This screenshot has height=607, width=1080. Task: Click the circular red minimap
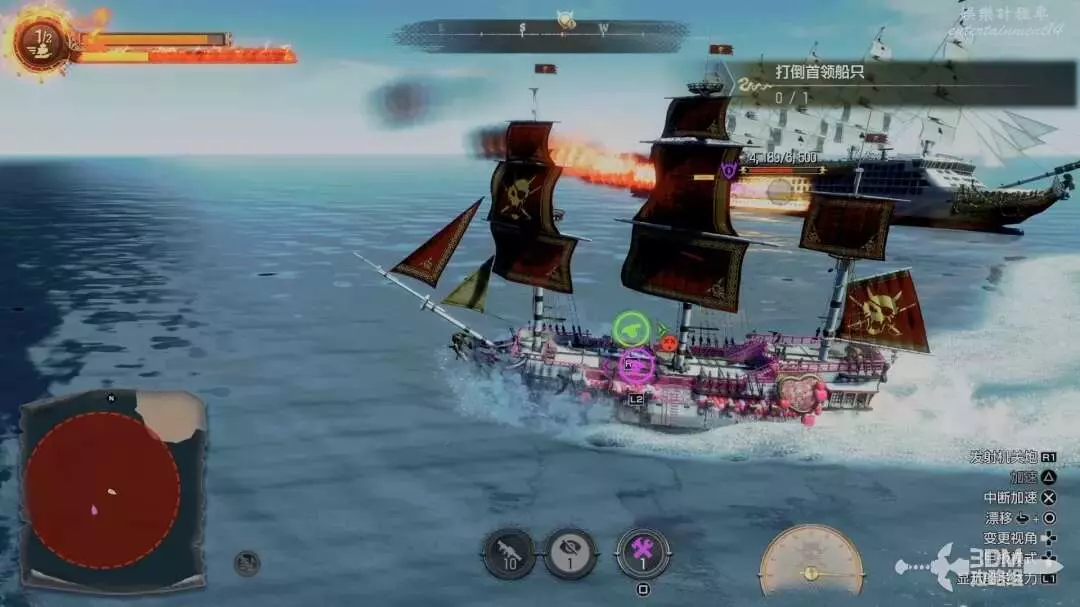102,490
